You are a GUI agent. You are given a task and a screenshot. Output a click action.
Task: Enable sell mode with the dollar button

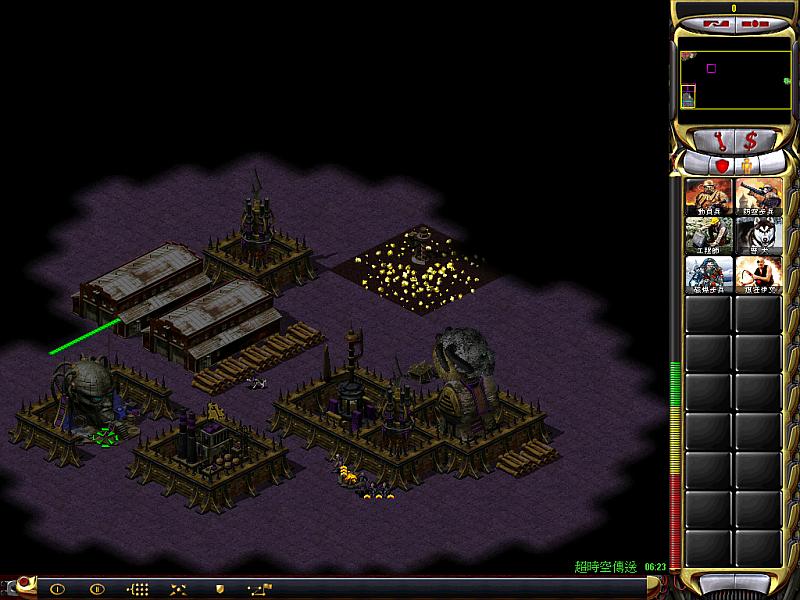coord(750,139)
